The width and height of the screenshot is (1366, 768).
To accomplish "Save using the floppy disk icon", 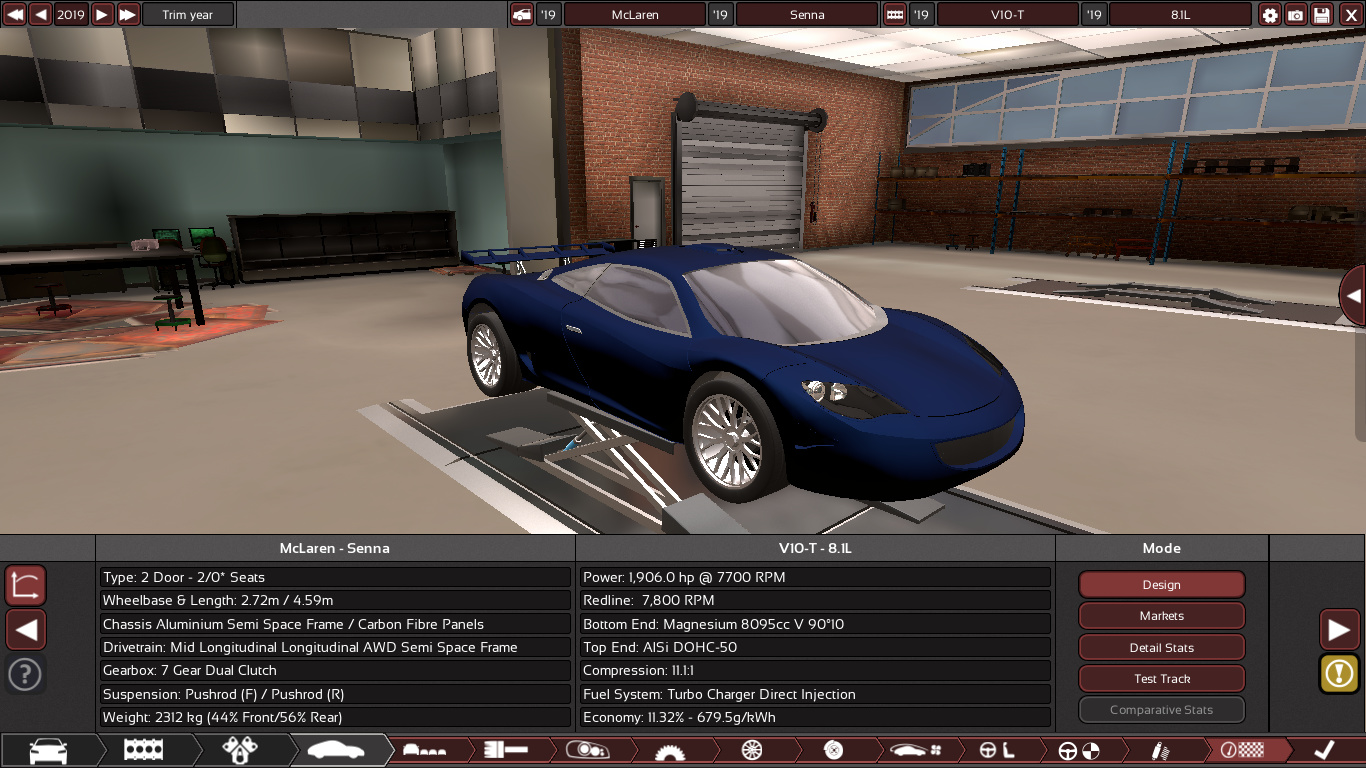I will [1322, 15].
